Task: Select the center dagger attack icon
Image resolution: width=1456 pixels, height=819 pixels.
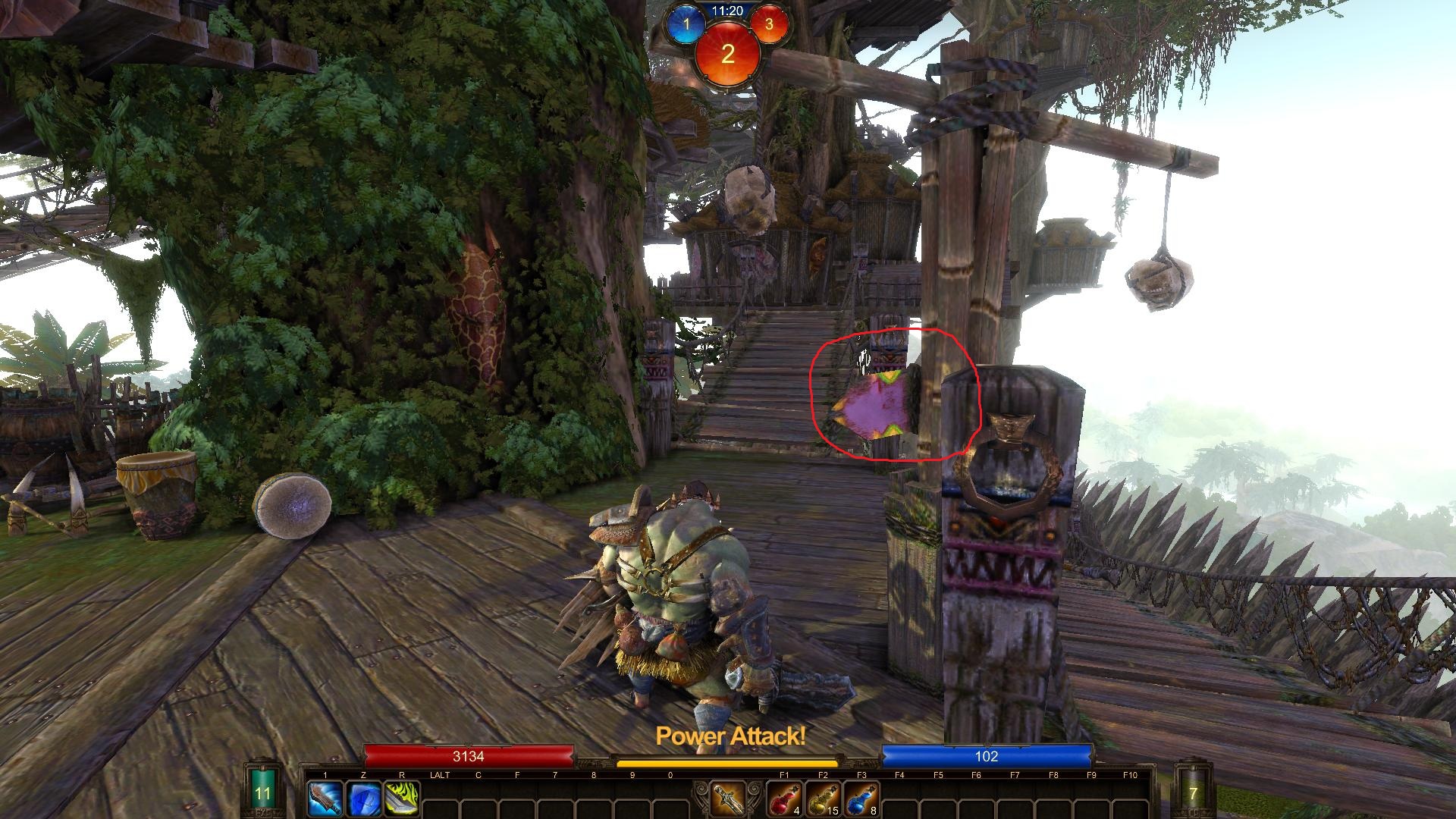Action: point(729,799)
